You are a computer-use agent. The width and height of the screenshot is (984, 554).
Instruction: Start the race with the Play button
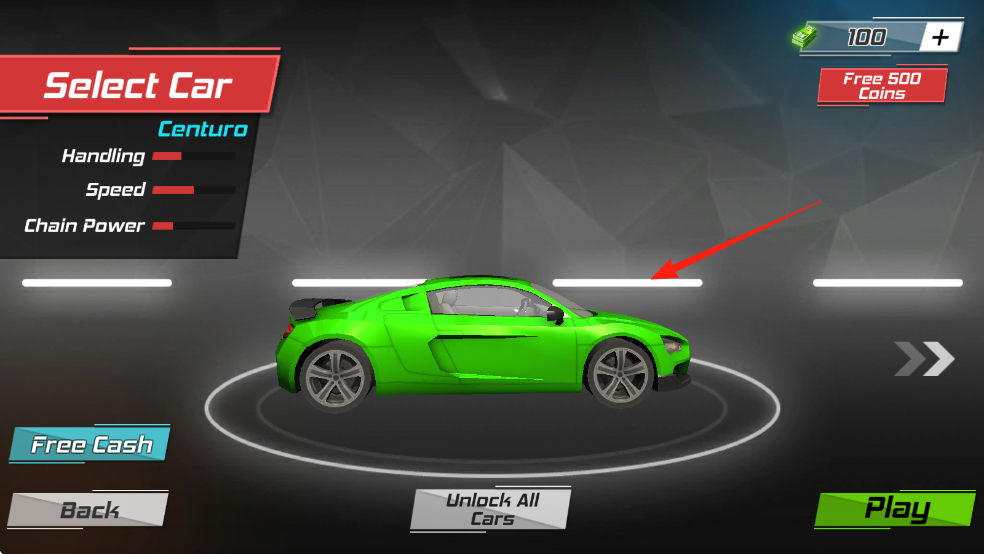pos(895,509)
